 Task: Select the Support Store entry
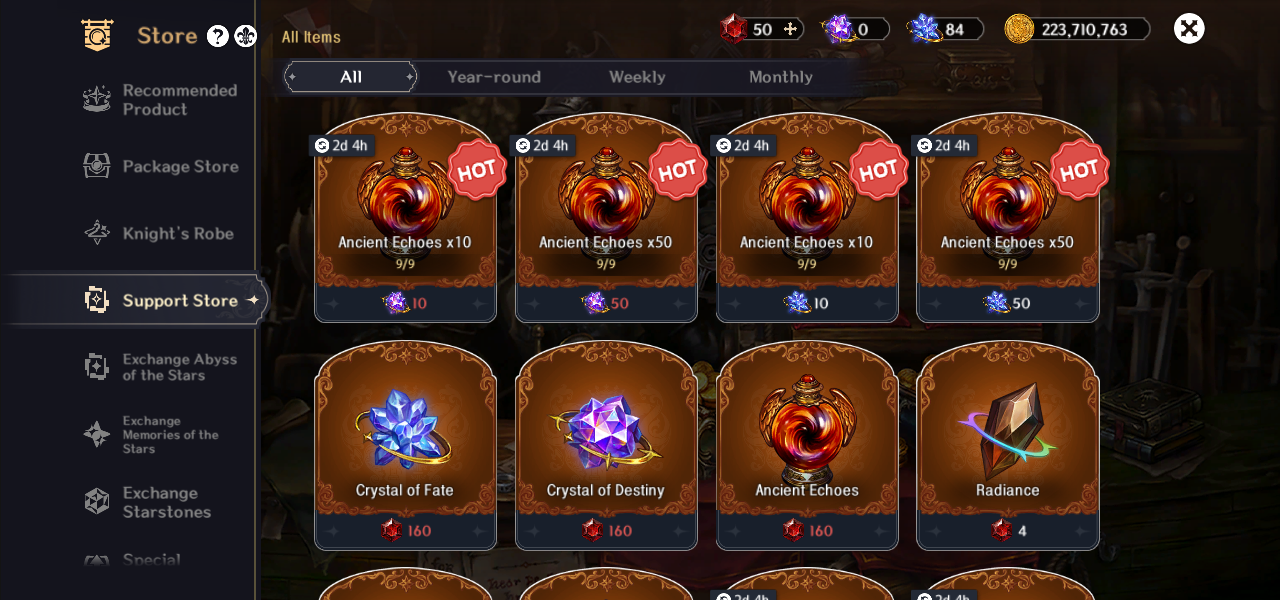(x=160, y=300)
